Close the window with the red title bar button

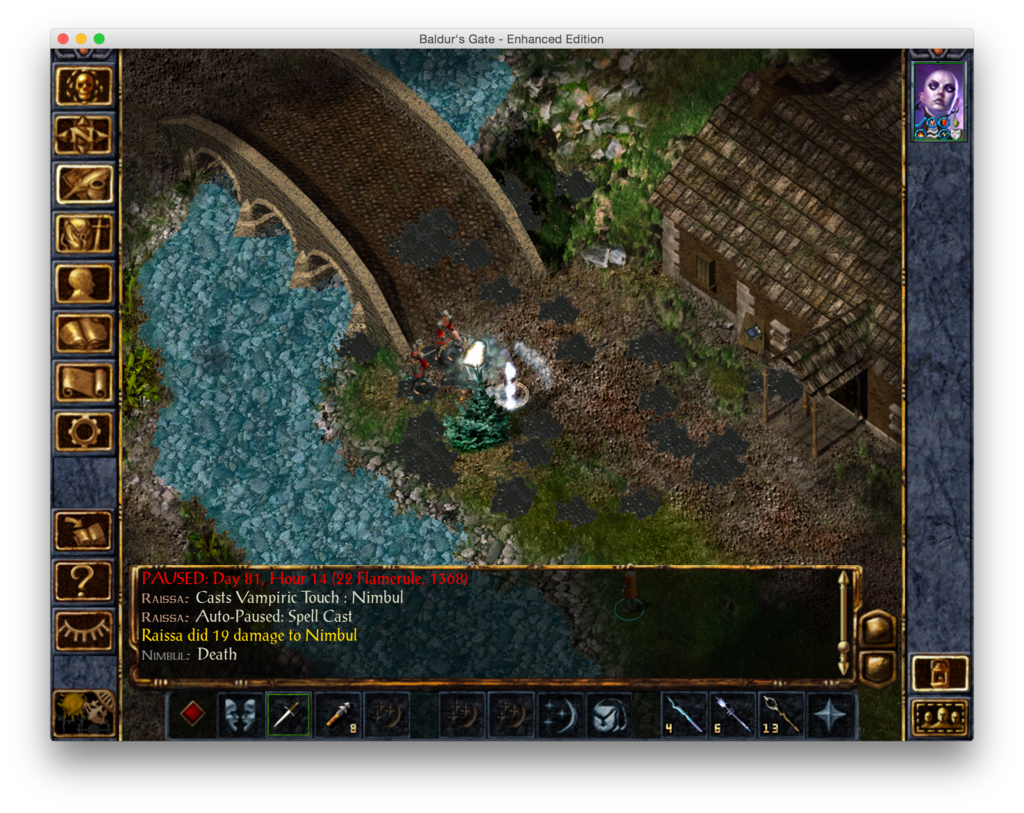click(63, 39)
